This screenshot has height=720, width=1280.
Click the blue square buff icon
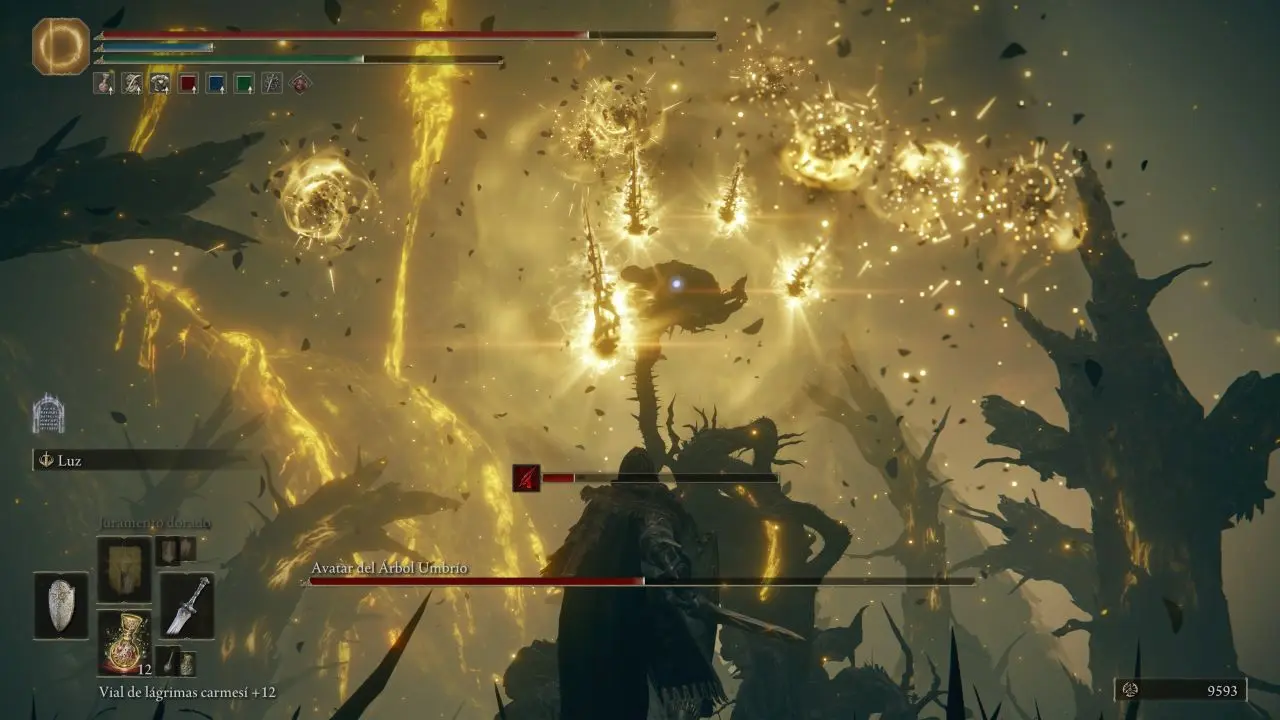(x=216, y=83)
